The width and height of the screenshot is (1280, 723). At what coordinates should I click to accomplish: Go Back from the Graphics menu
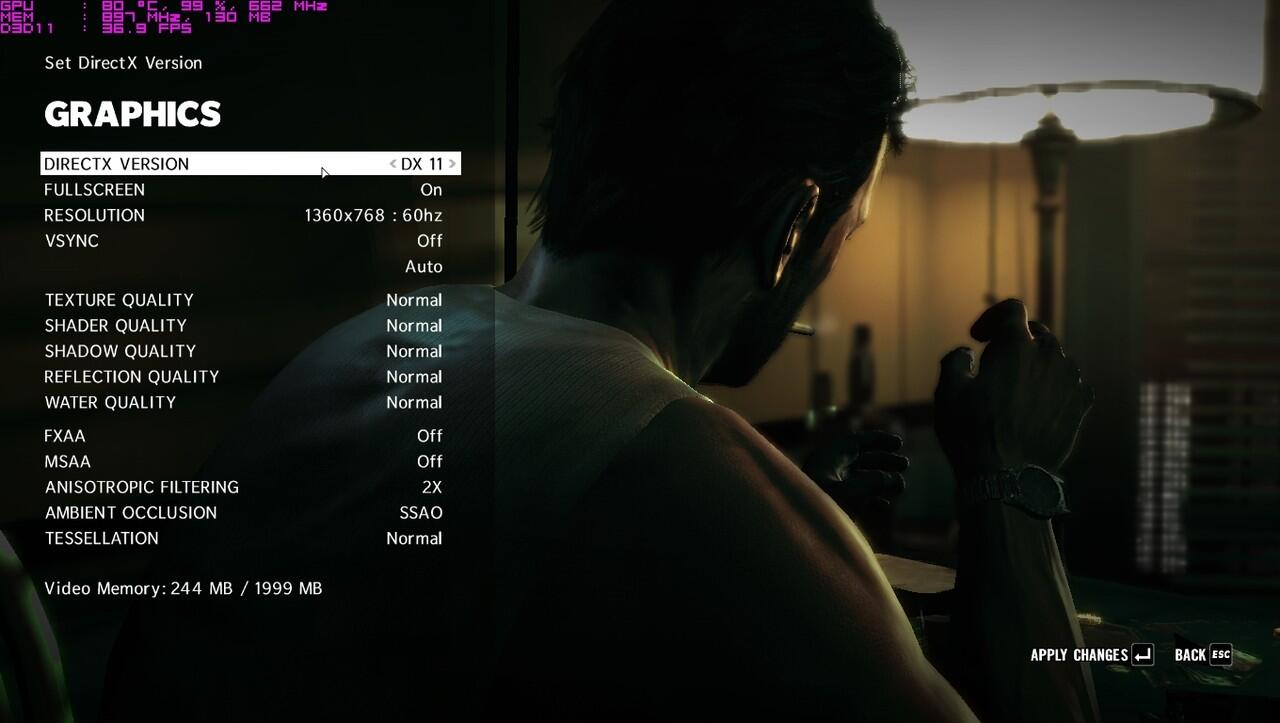click(1203, 656)
